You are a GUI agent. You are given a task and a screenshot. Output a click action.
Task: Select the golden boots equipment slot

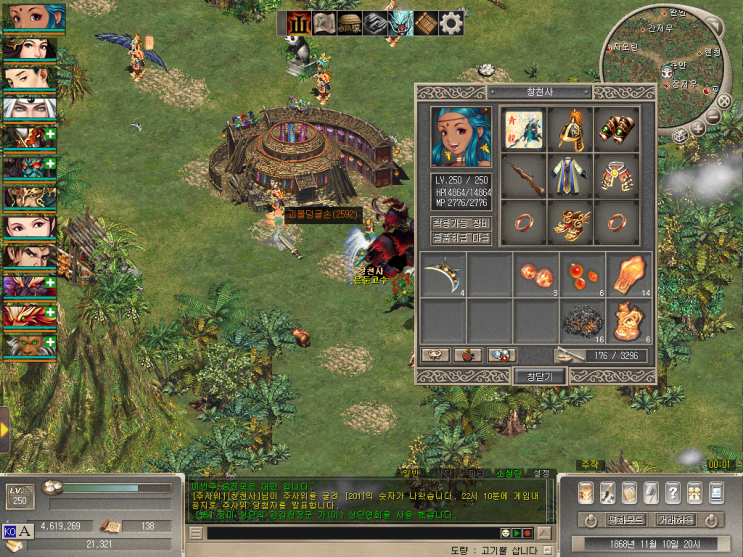click(570, 220)
